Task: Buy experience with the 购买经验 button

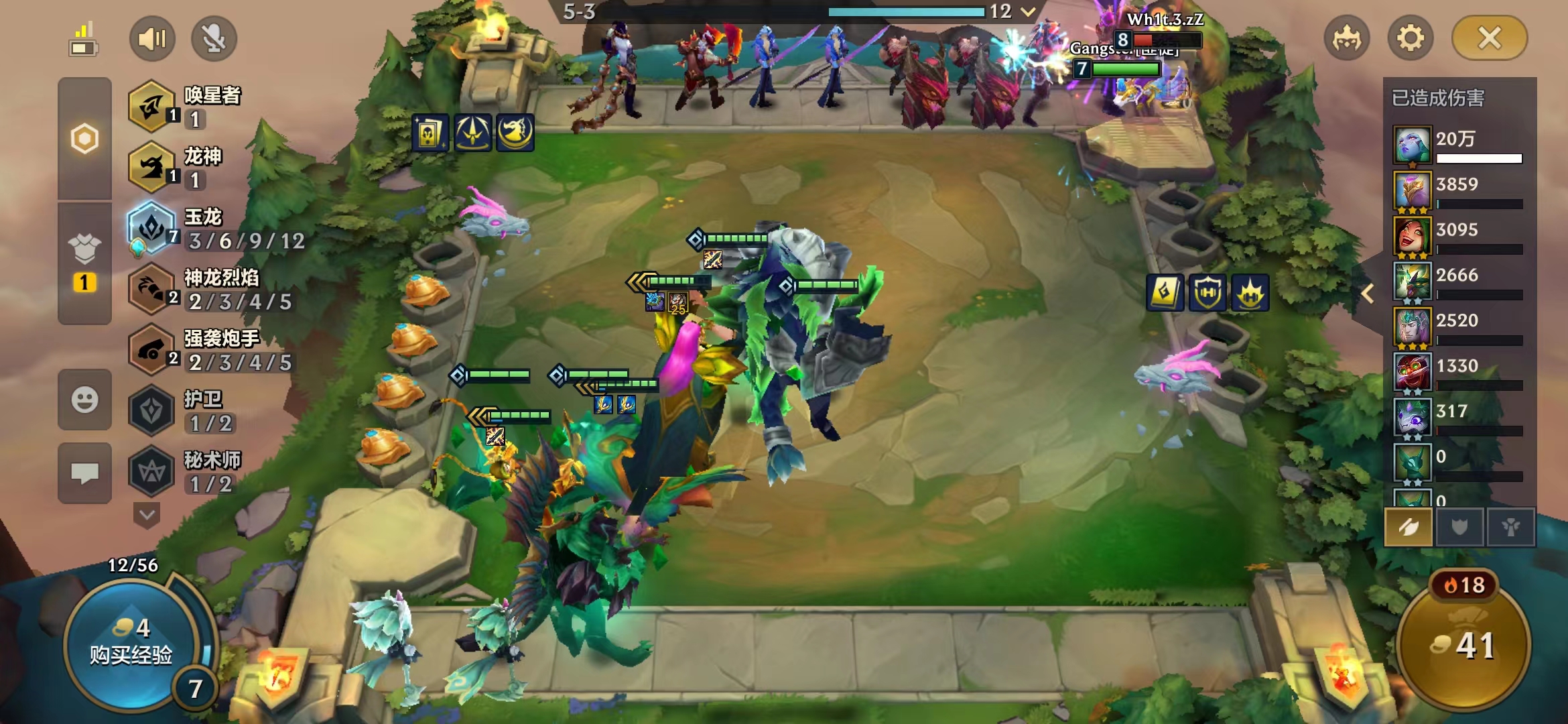Action: [131, 644]
